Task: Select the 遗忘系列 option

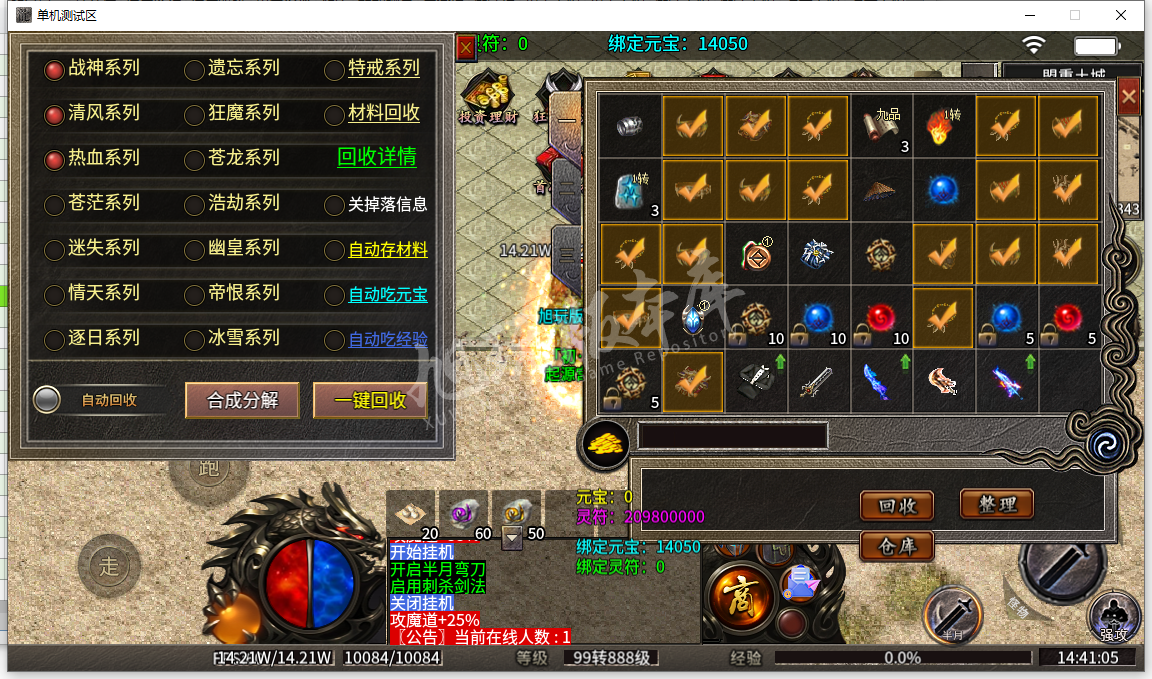Action: click(194, 70)
